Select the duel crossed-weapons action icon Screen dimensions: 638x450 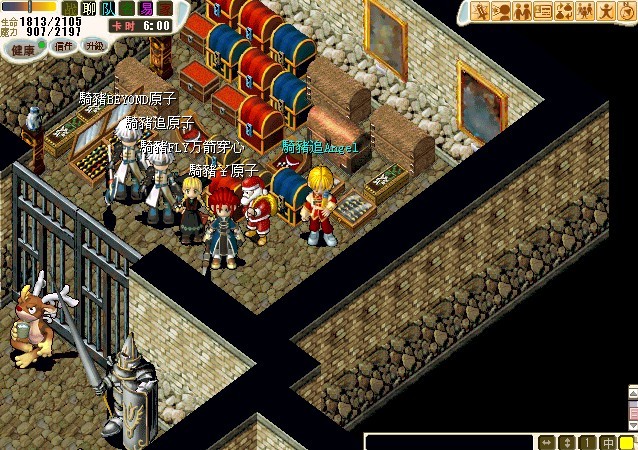tap(480, 11)
